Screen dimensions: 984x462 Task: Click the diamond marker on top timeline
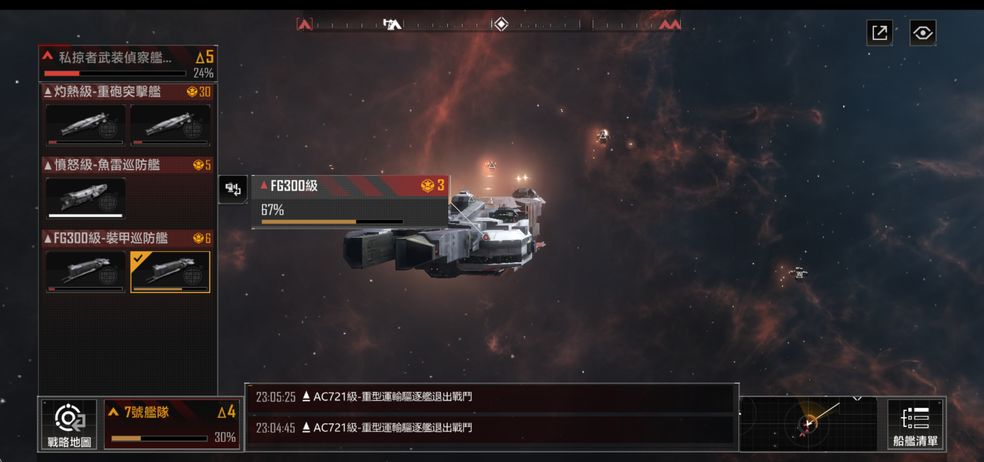(501, 24)
